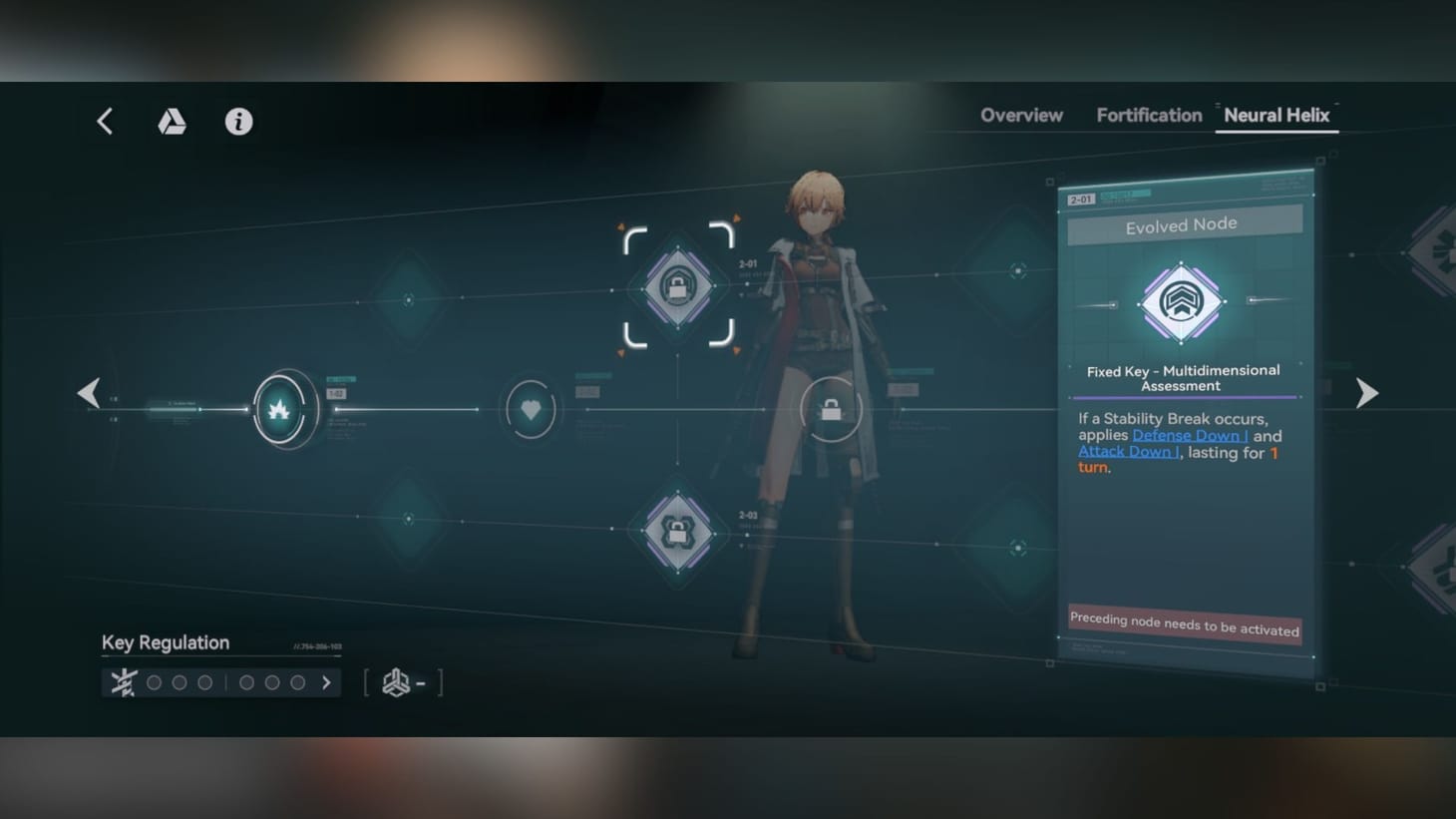This screenshot has width=1456, height=819.
Task: Expand Key Regulation with the right chevron
Action: [x=326, y=682]
